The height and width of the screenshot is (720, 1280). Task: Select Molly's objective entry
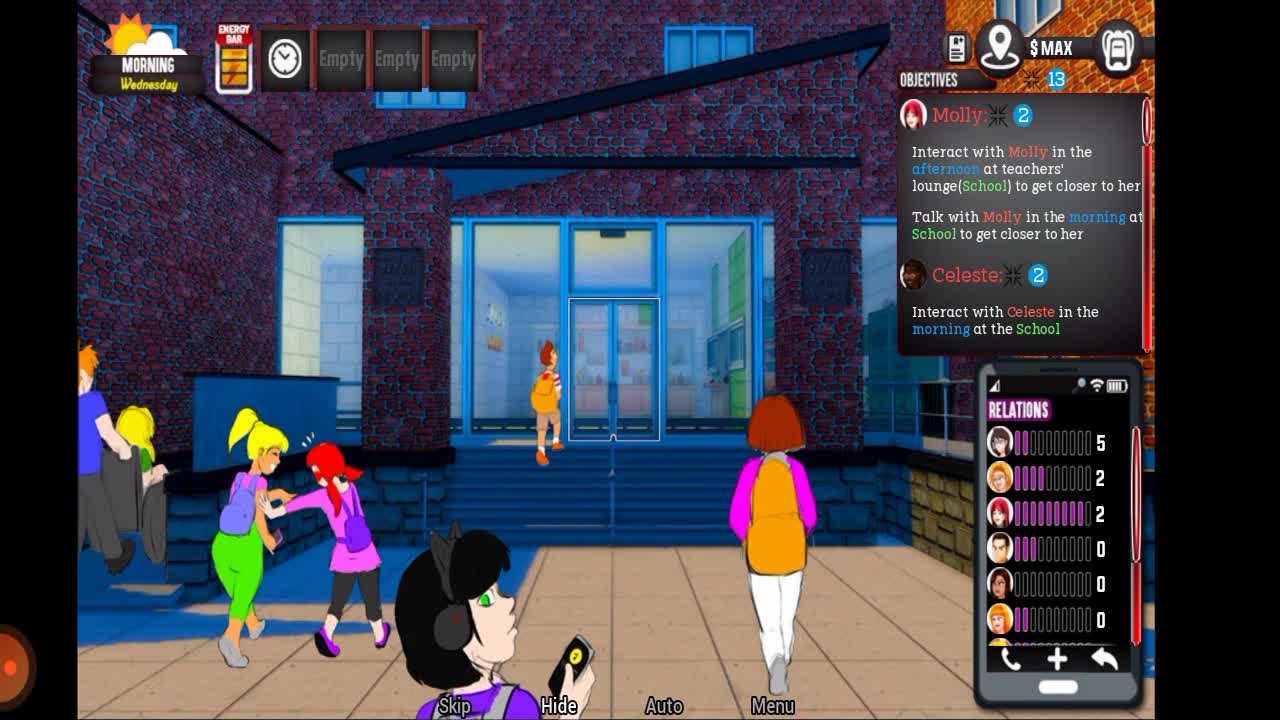(x=958, y=116)
